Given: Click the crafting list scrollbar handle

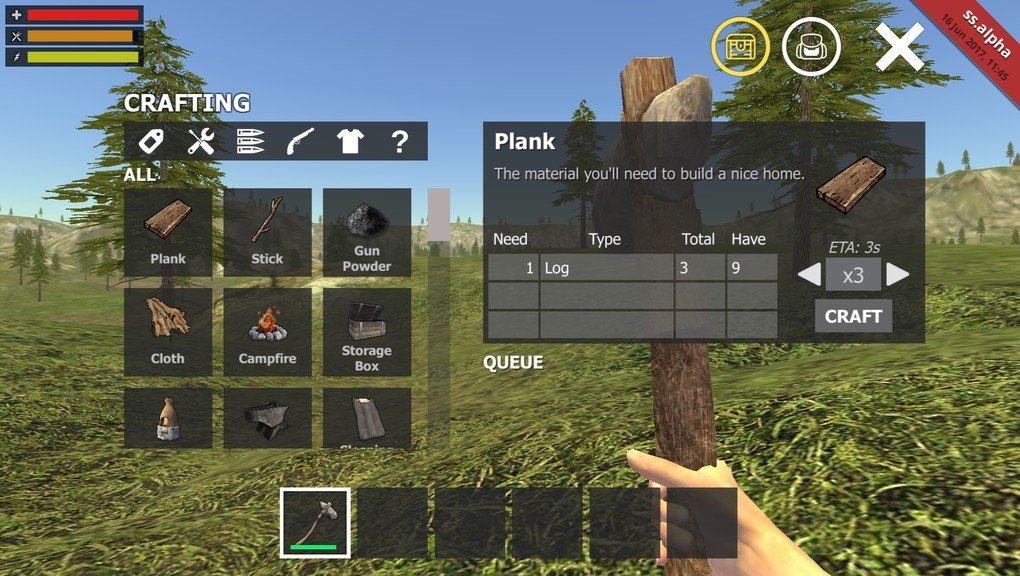Looking at the screenshot, I should (439, 214).
